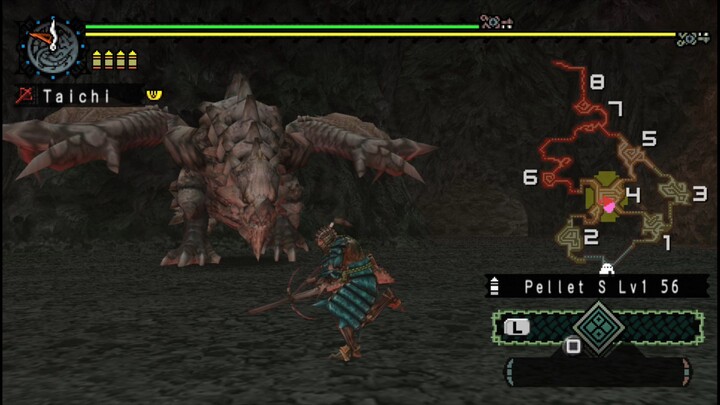This screenshot has width=720, height=405.
Task: Click the yellow smiley icon beside Taichi
Action: [153, 95]
